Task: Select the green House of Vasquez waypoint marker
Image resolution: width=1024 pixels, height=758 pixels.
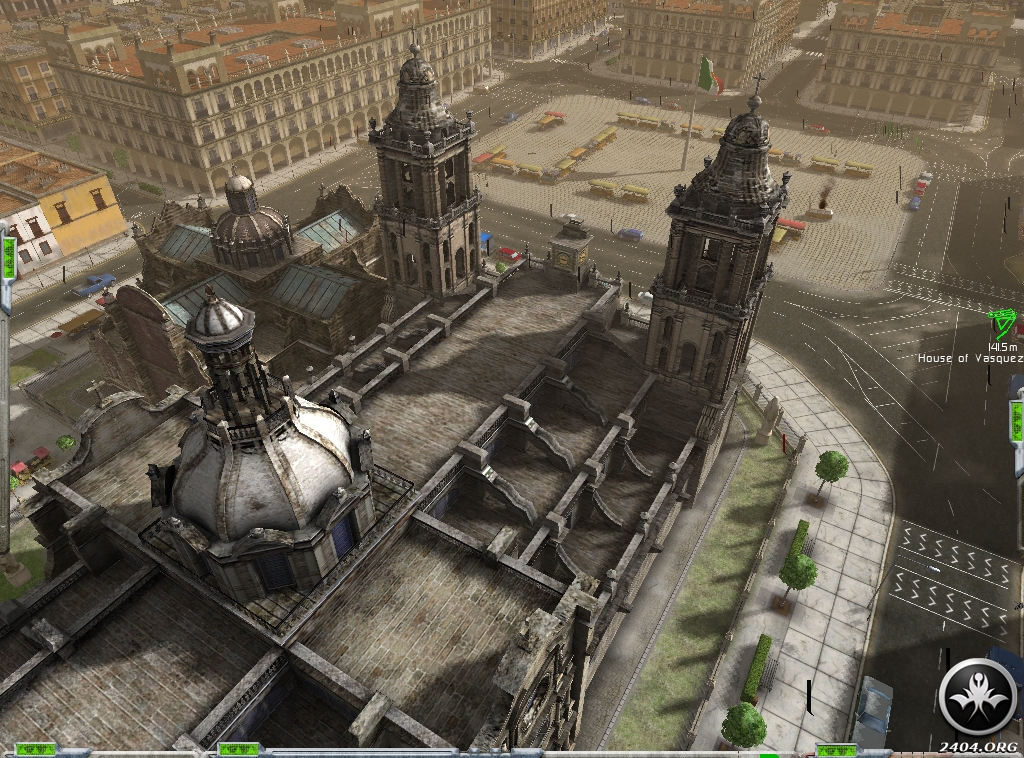Action: (x=1002, y=323)
